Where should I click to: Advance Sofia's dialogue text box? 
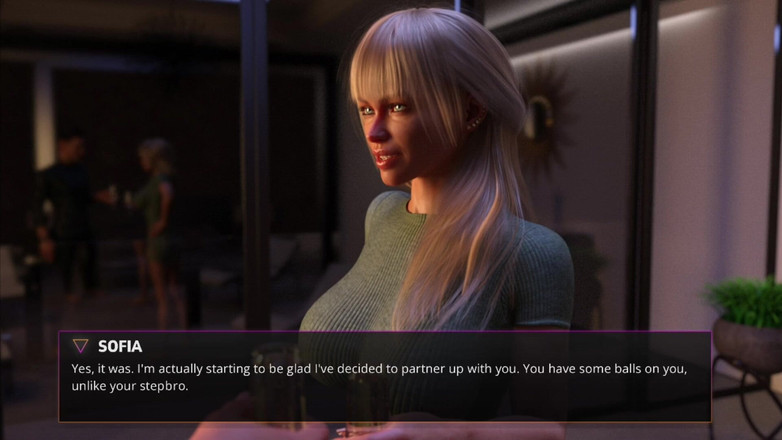tap(384, 377)
